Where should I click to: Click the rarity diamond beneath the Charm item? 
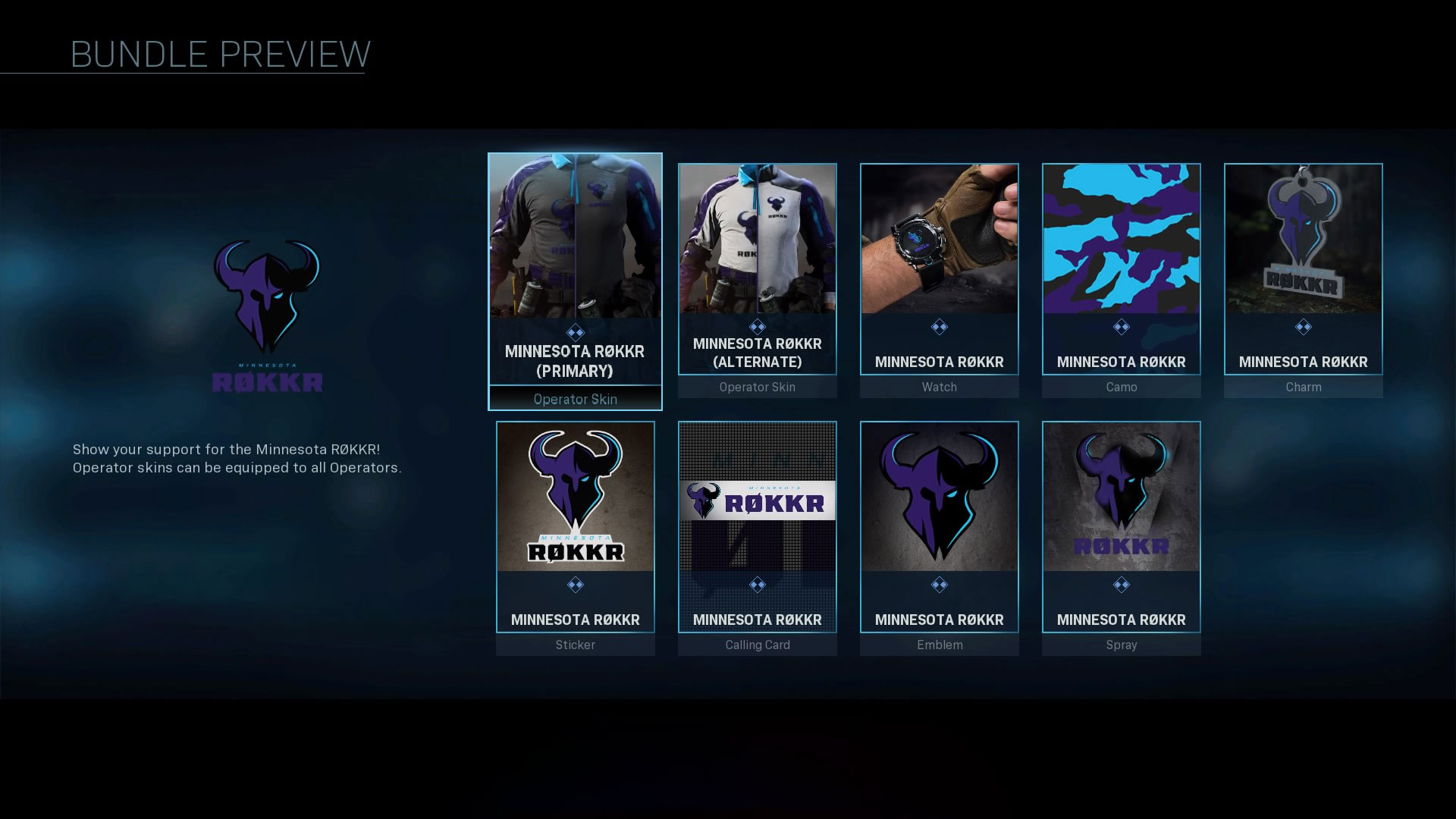click(x=1302, y=326)
